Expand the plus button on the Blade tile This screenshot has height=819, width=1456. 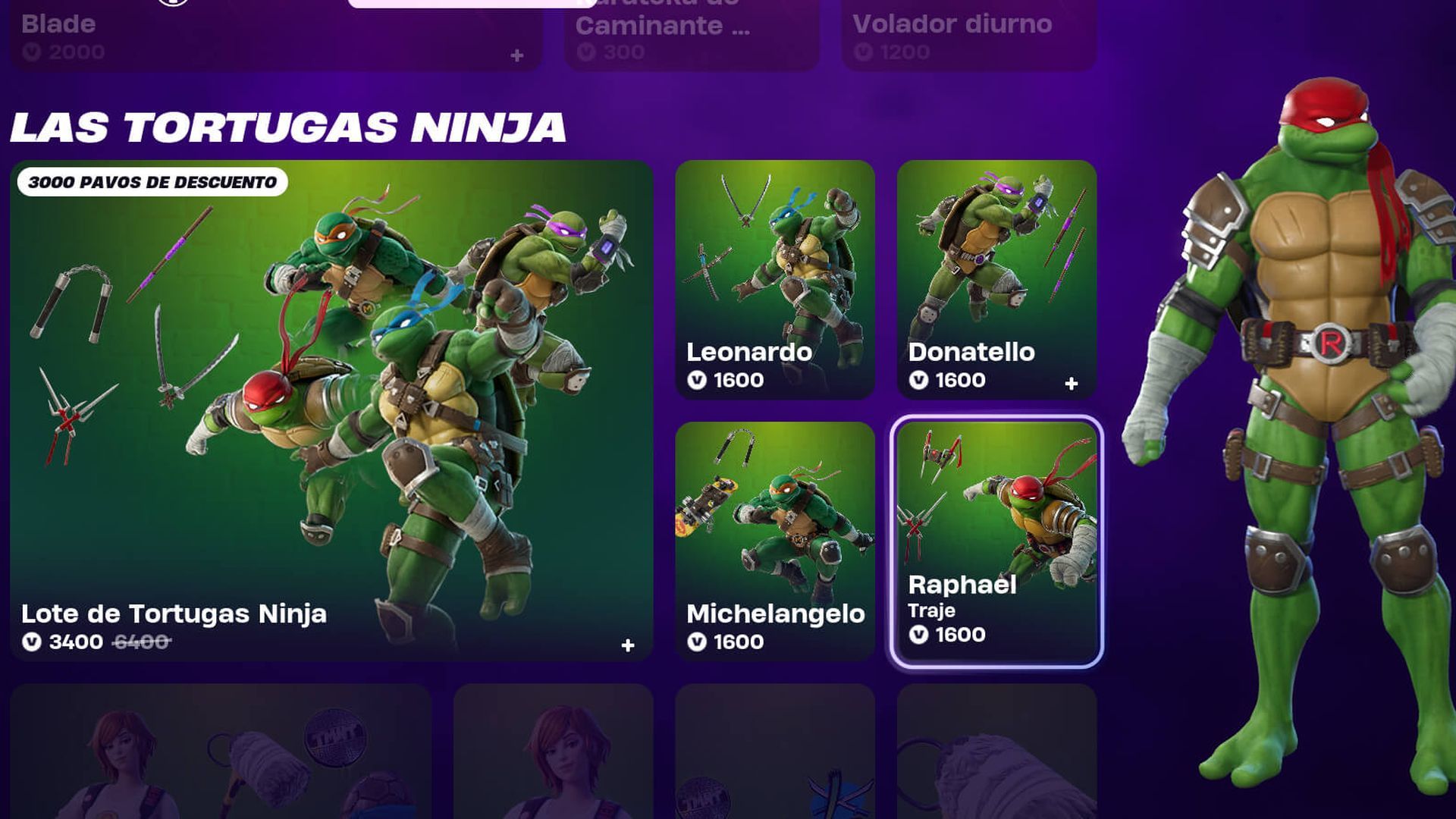click(x=516, y=54)
